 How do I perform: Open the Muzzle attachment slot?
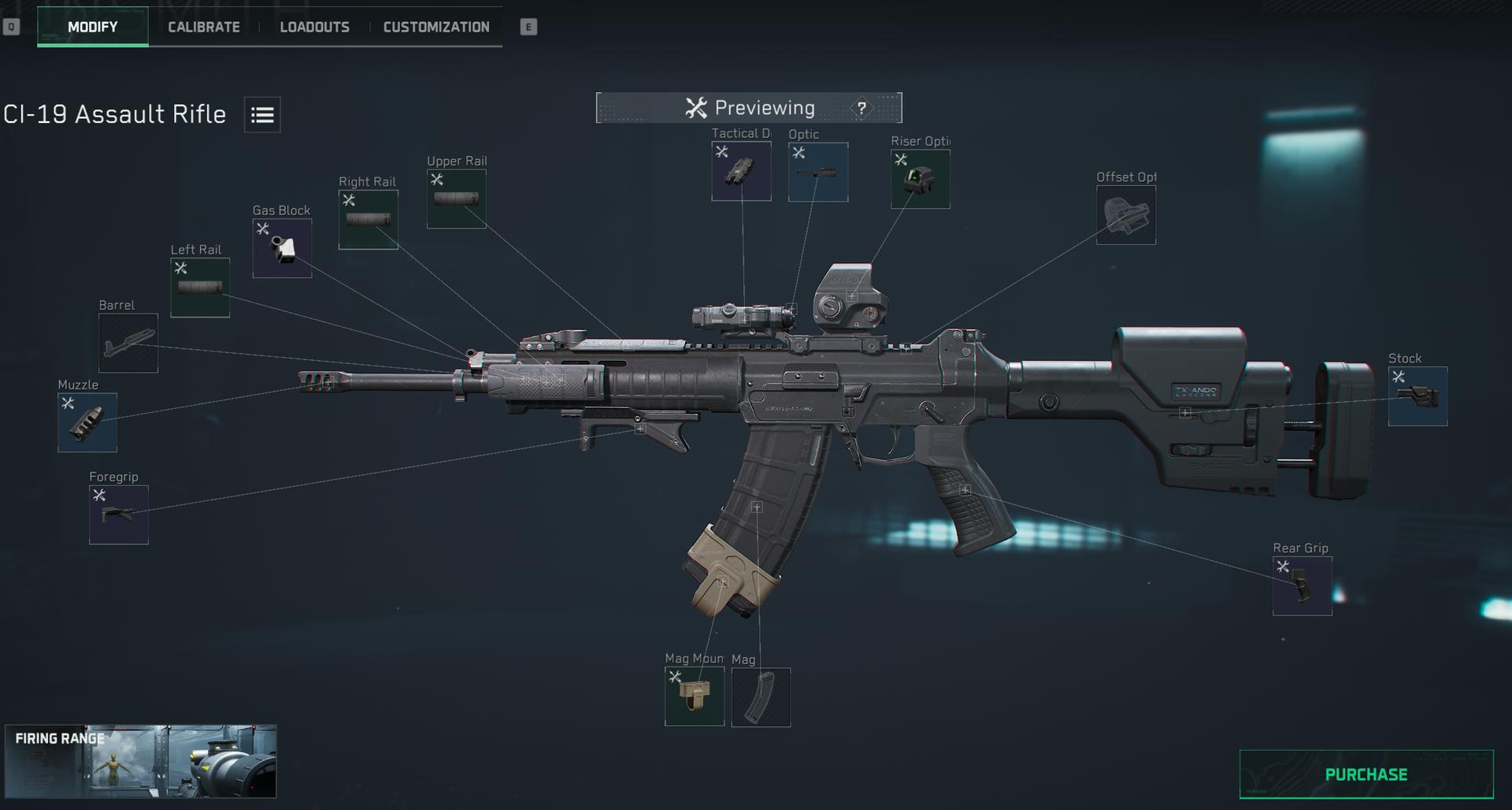click(x=87, y=422)
